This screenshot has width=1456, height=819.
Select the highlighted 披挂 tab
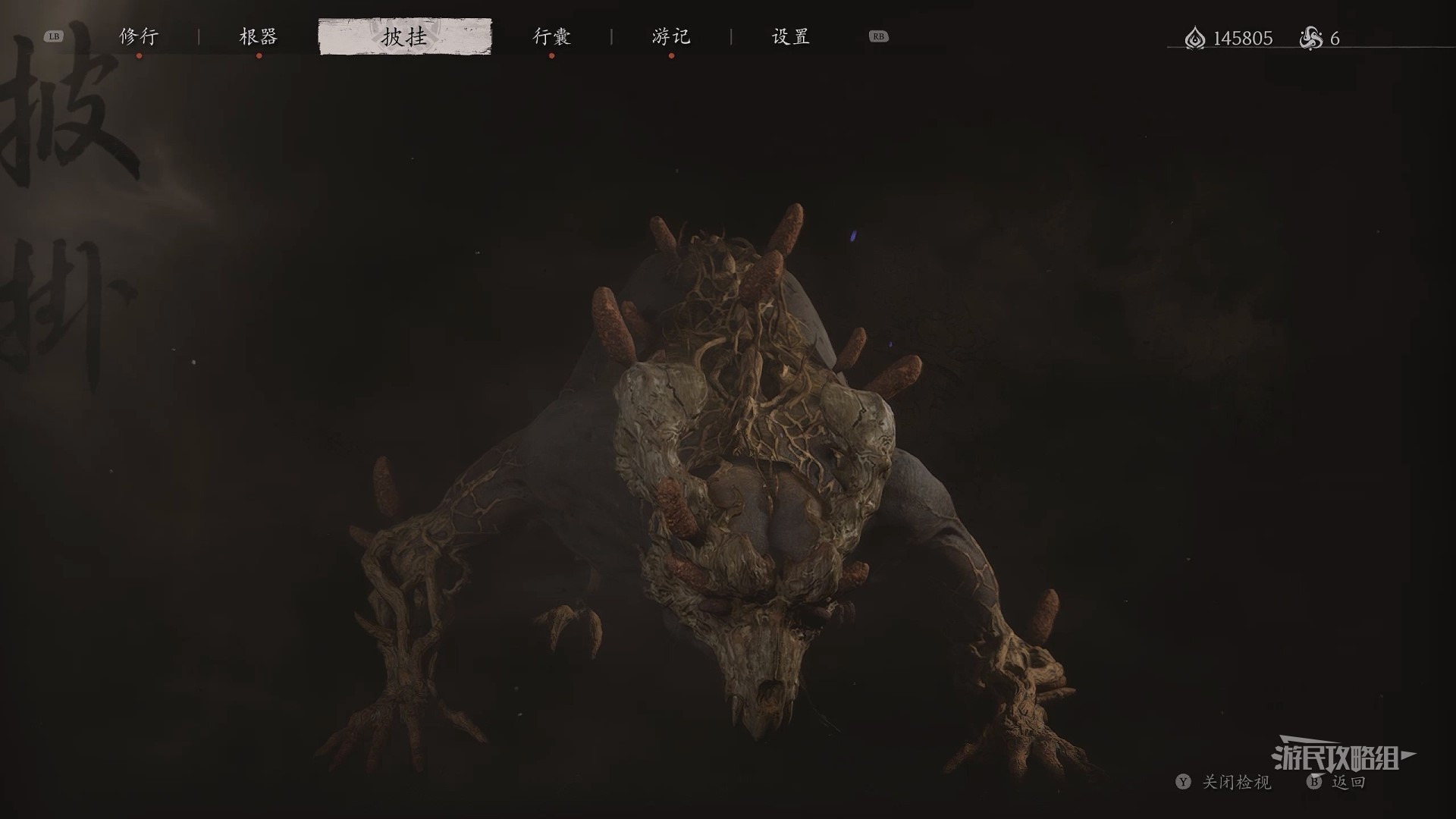tap(405, 36)
